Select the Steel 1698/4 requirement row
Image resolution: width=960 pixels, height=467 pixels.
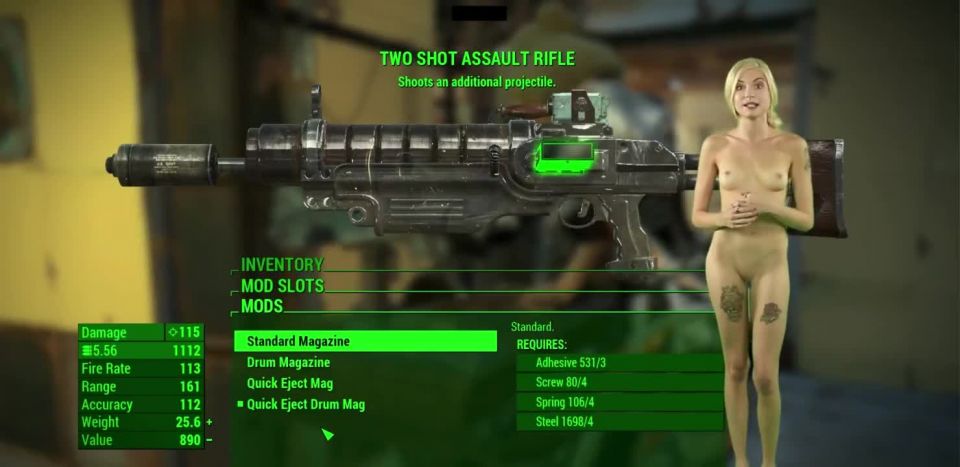point(619,422)
